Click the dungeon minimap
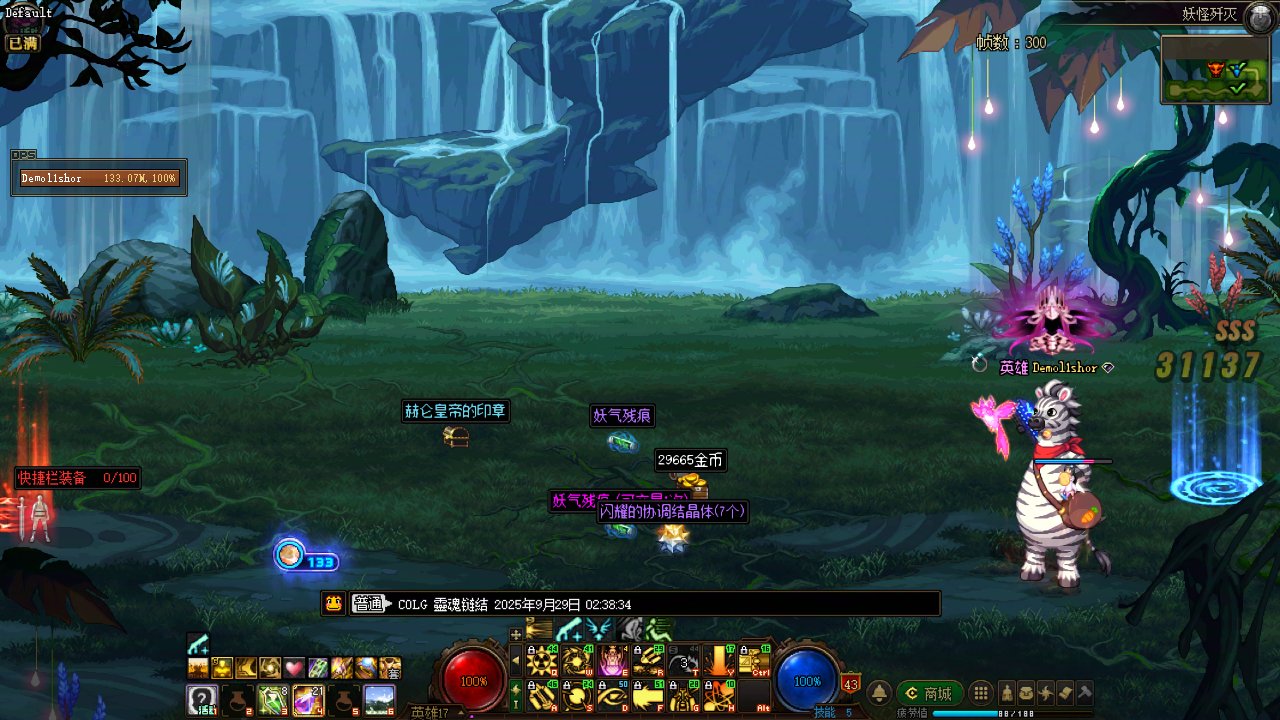The image size is (1280, 720). tap(1214, 69)
